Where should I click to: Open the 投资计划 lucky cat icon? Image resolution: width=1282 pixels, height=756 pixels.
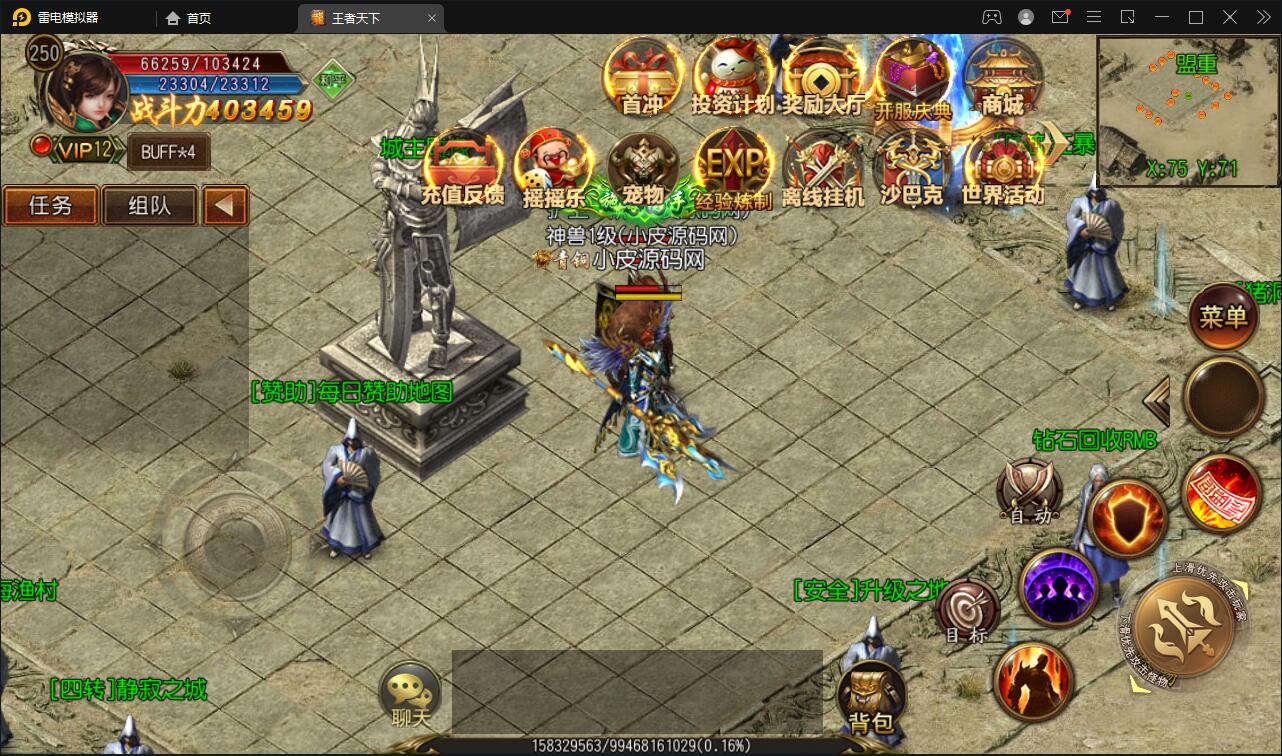point(733,76)
